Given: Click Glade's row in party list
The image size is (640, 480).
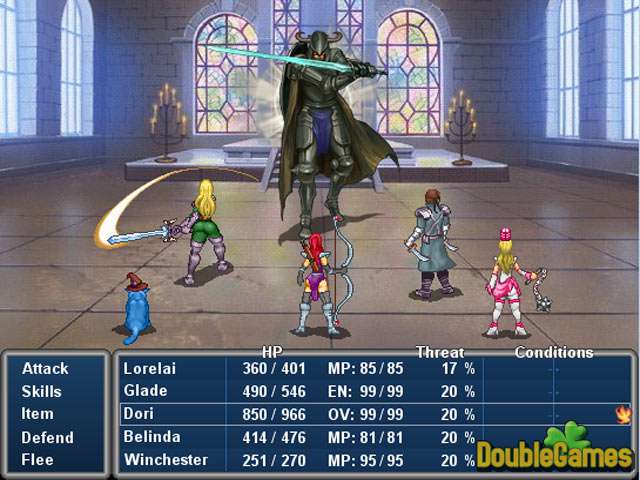Looking at the screenshot, I should pyautogui.click(x=300, y=391).
